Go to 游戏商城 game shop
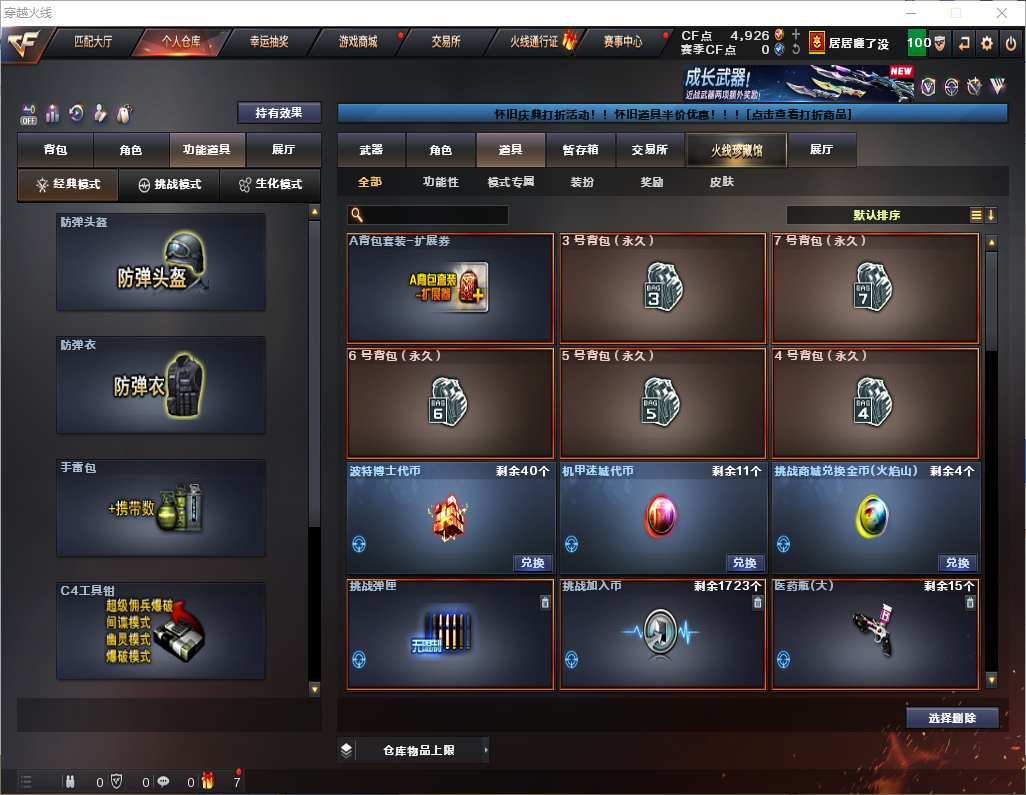The image size is (1026, 795). point(358,42)
